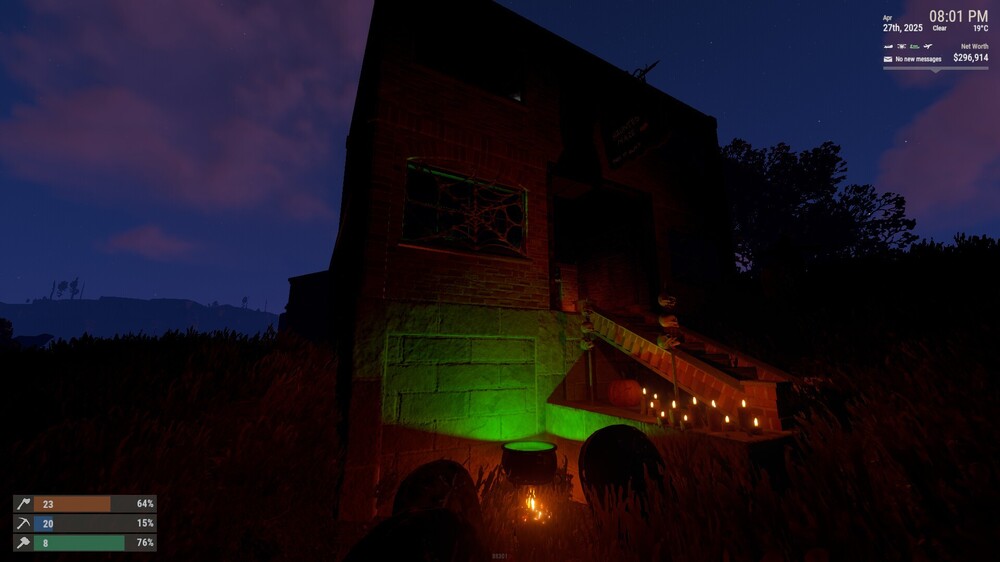Expand the info panel's down arrow
The image size is (1000, 562).
[935, 69]
